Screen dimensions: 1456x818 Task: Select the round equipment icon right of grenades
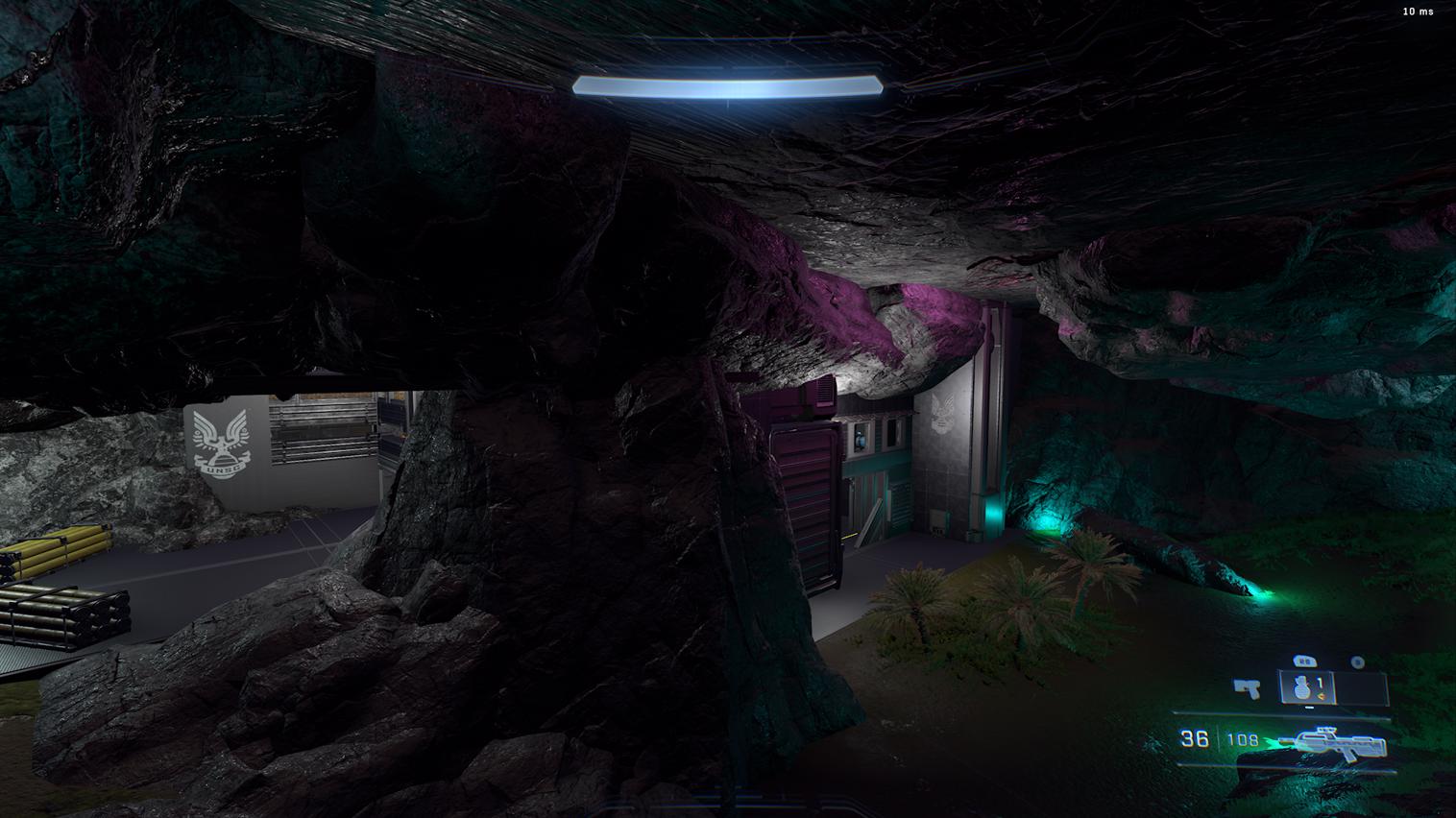coord(1356,662)
